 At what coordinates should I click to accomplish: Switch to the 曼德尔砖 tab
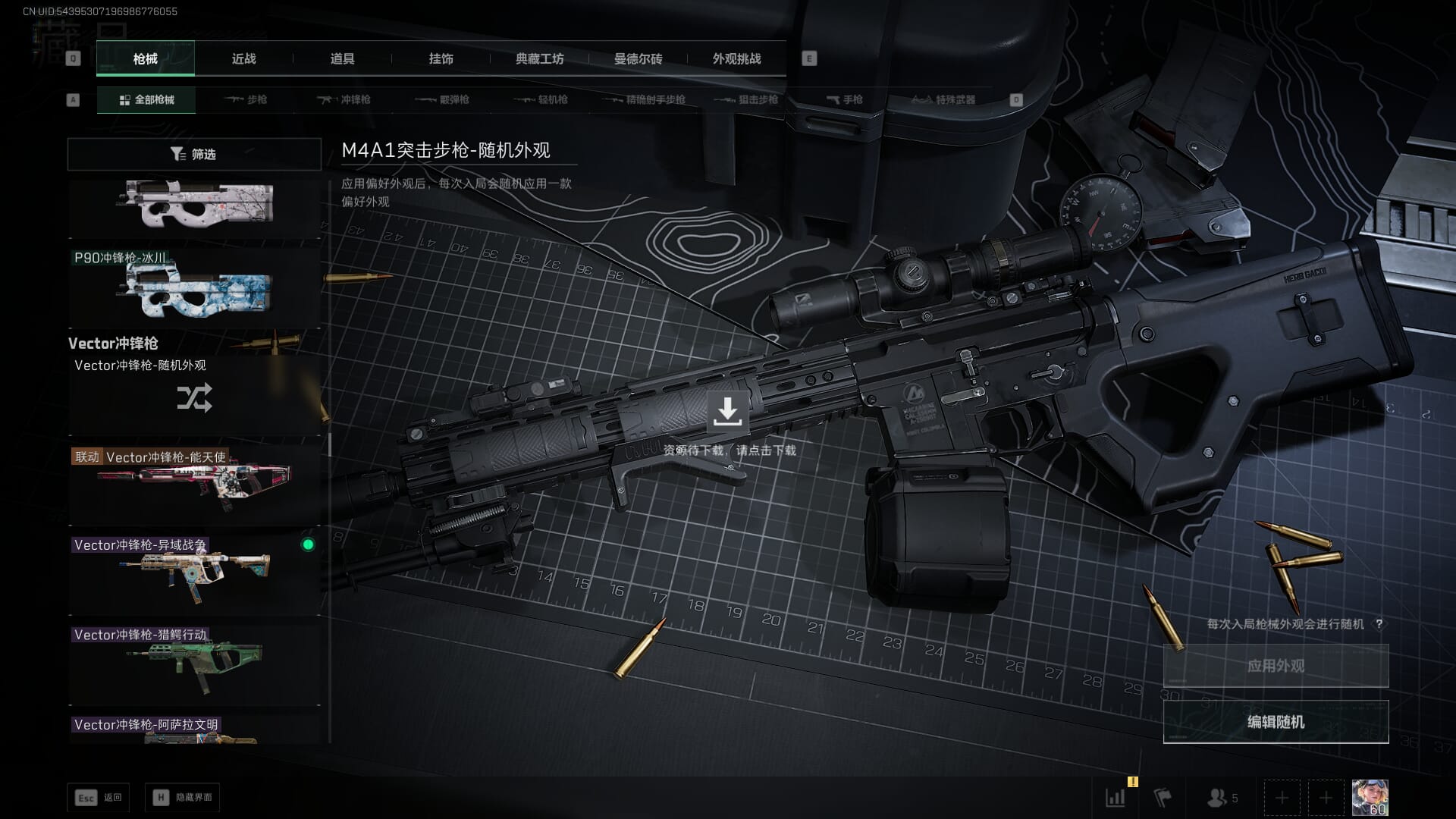coord(638,58)
